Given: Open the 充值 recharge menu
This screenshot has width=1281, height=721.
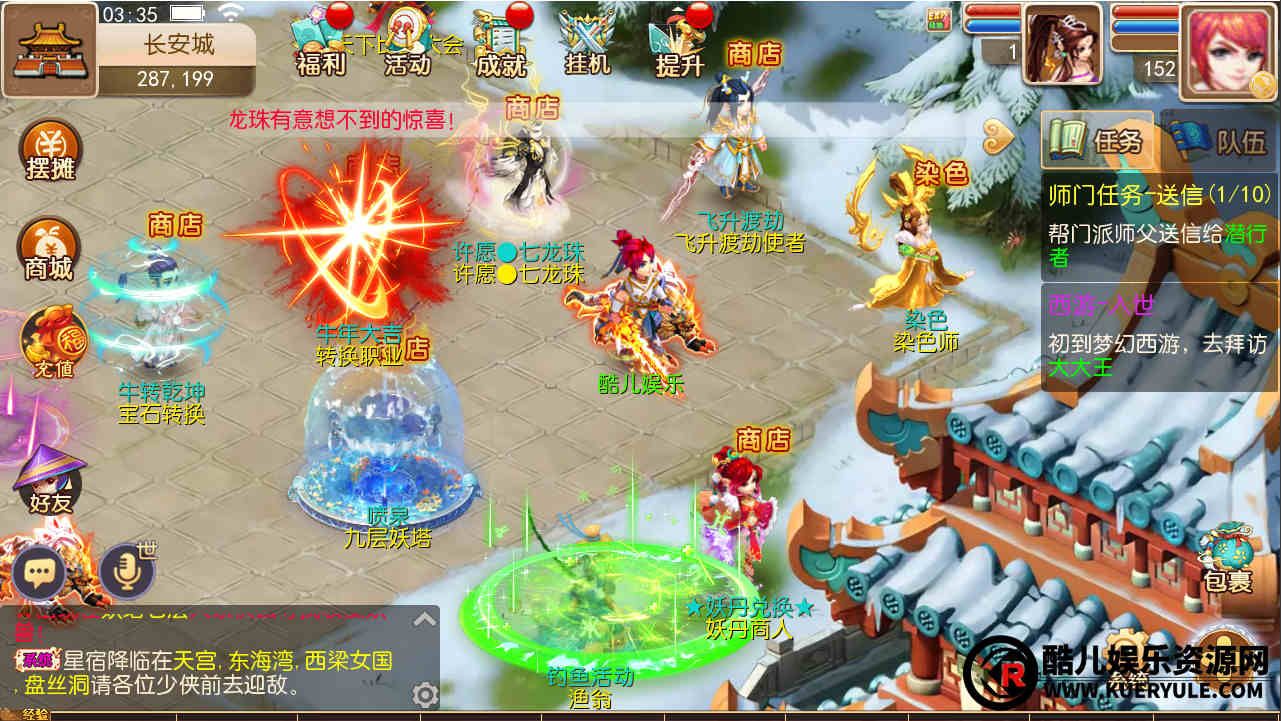Looking at the screenshot, I should pyautogui.click(x=49, y=340).
